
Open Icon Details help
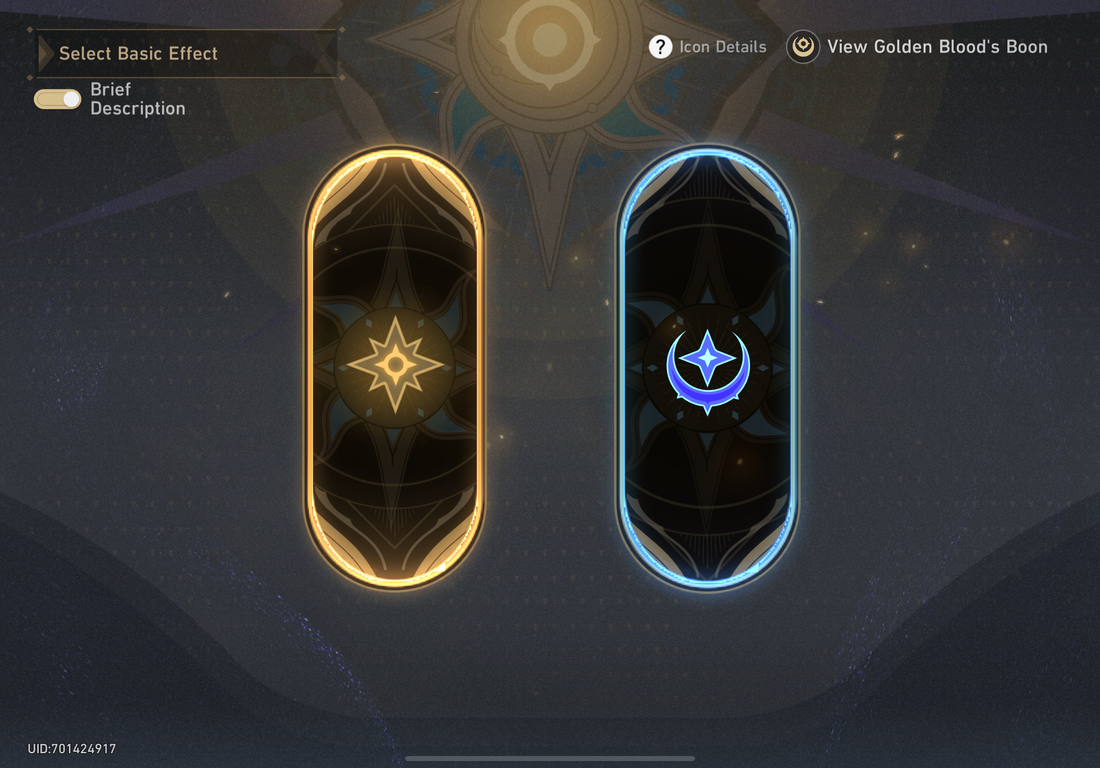point(708,47)
